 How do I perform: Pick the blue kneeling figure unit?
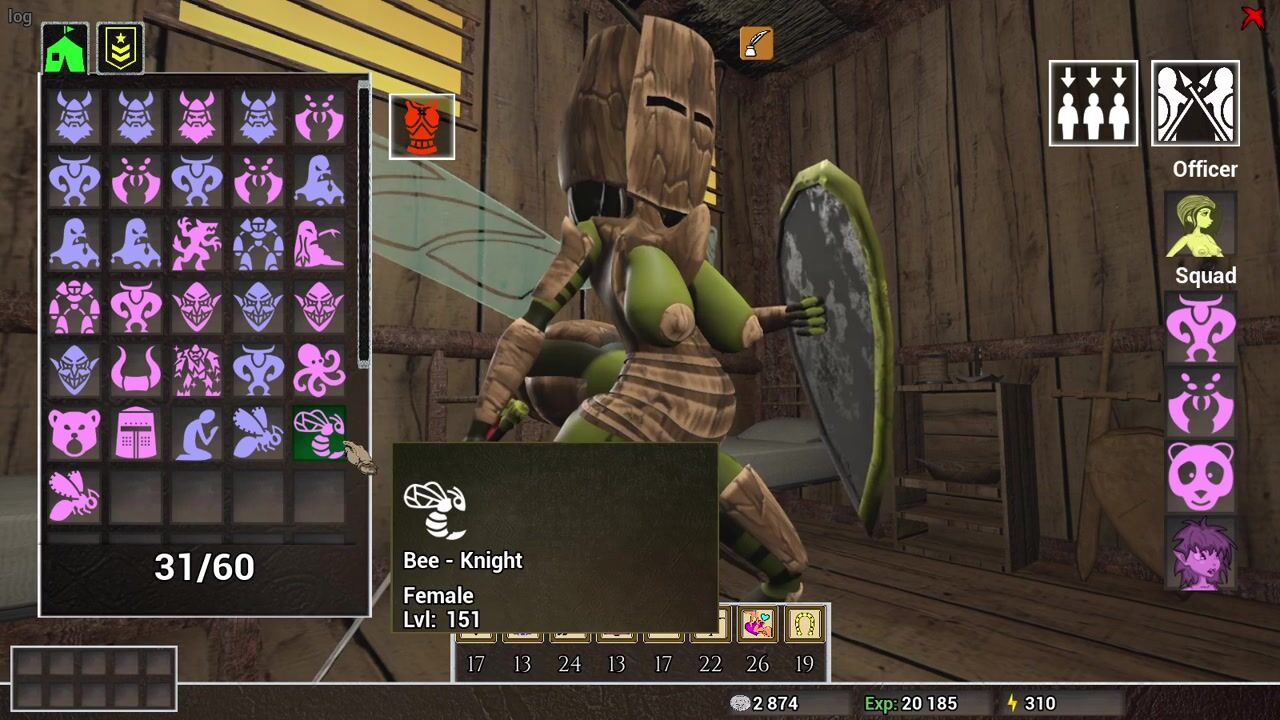pyautogui.click(x=197, y=432)
